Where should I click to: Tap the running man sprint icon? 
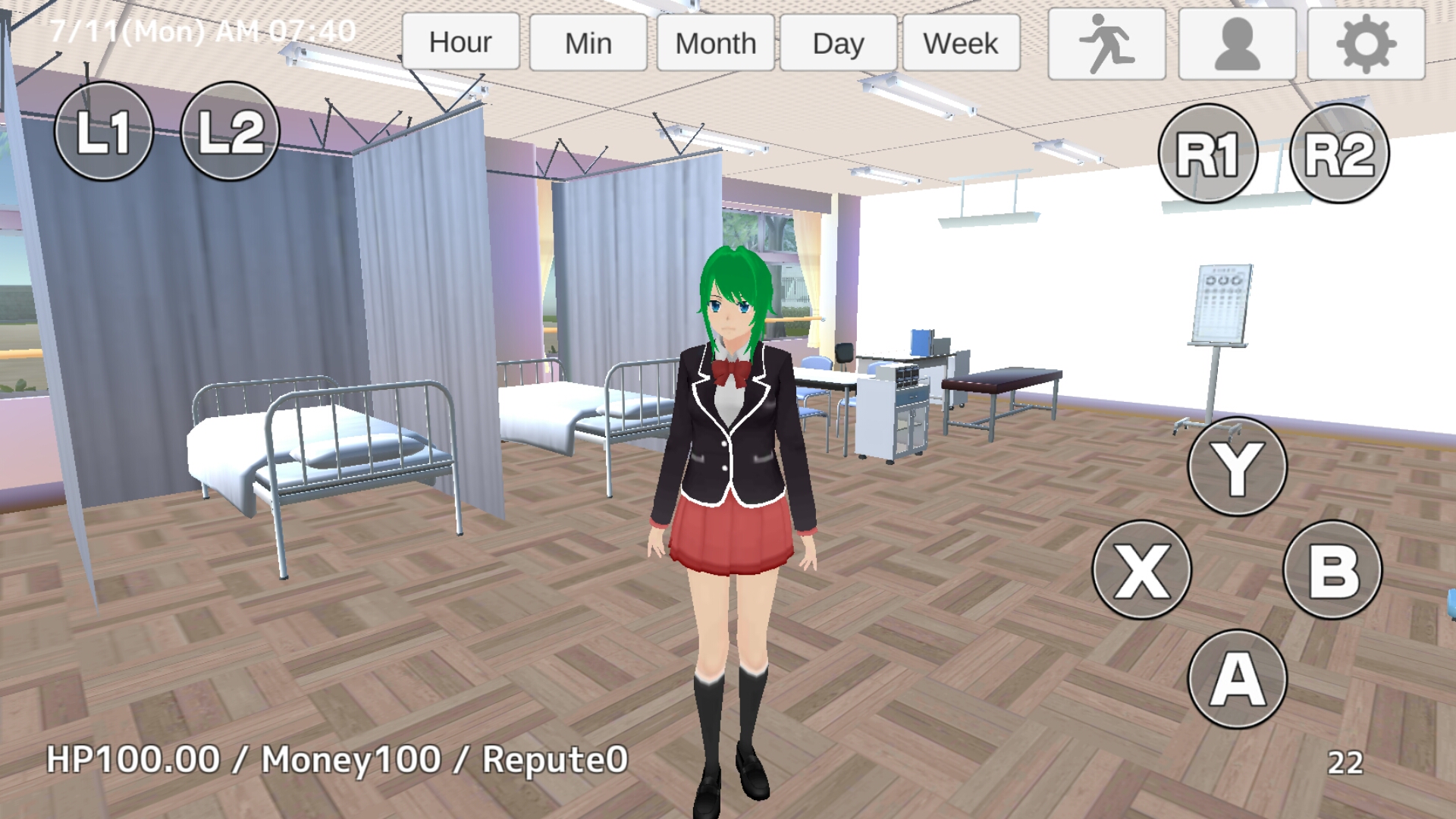(1106, 42)
